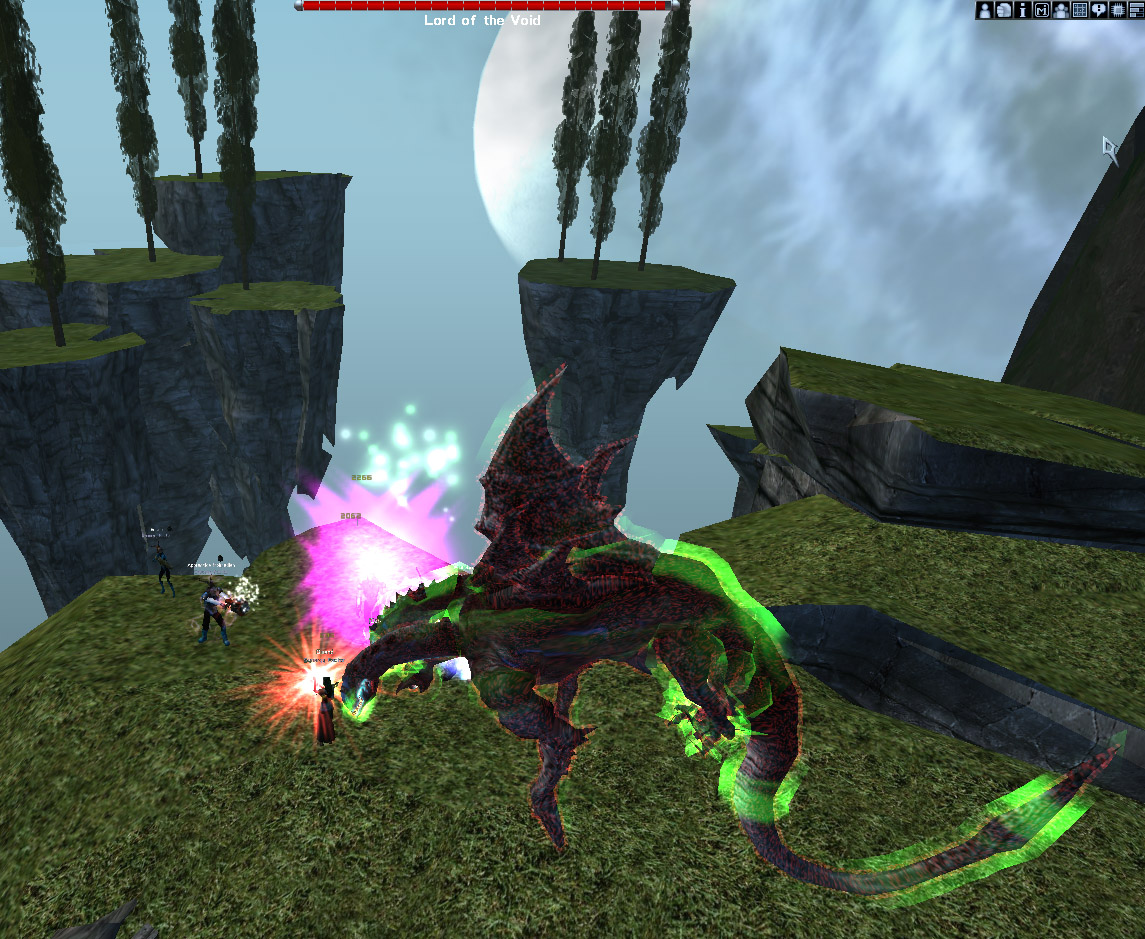
Task: Click the speech bubble exclamation icon
Action: tap(1098, 10)
